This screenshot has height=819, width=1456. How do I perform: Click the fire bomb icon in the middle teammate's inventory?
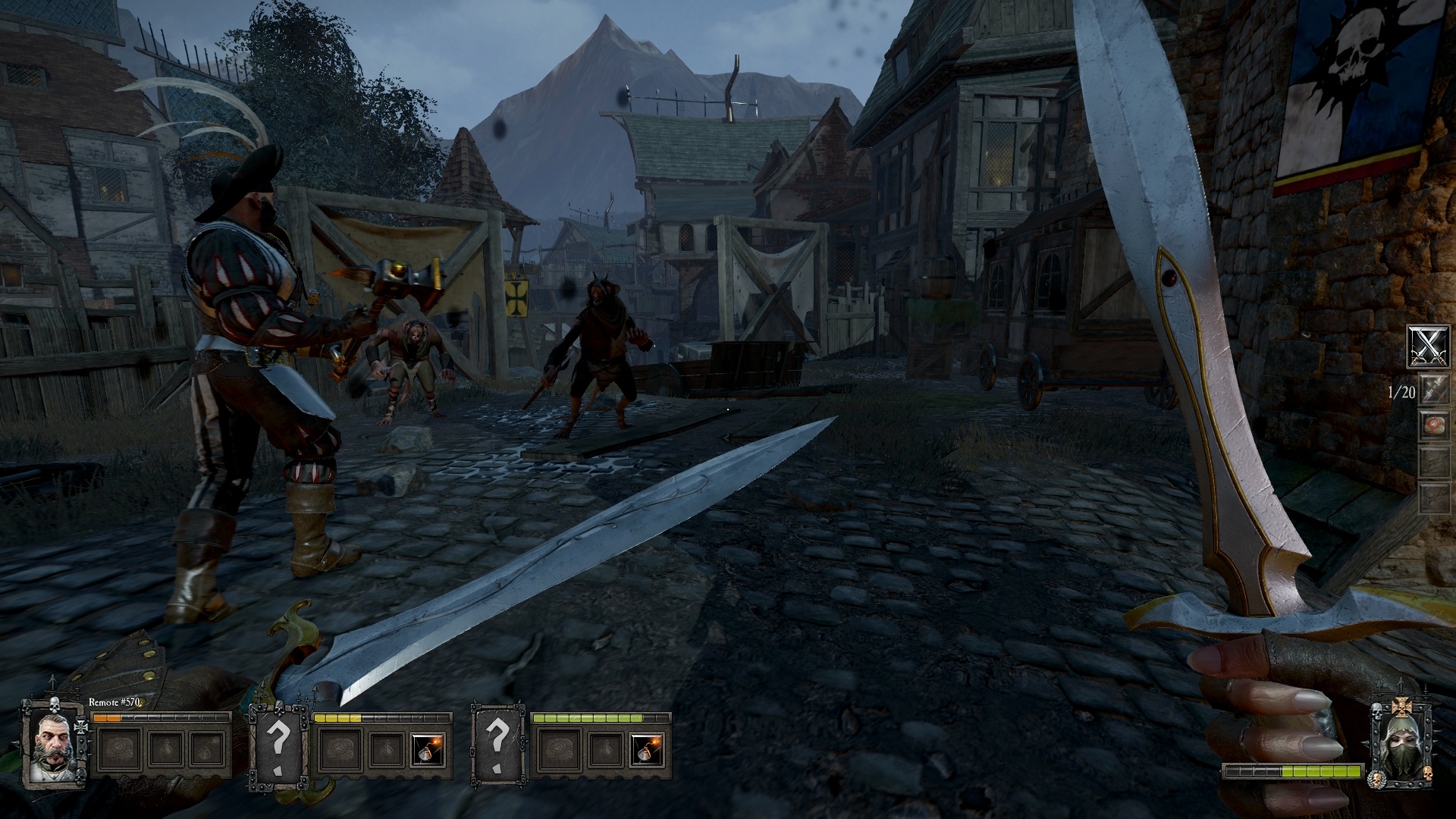pyautogui.click(x=427, y=748)
